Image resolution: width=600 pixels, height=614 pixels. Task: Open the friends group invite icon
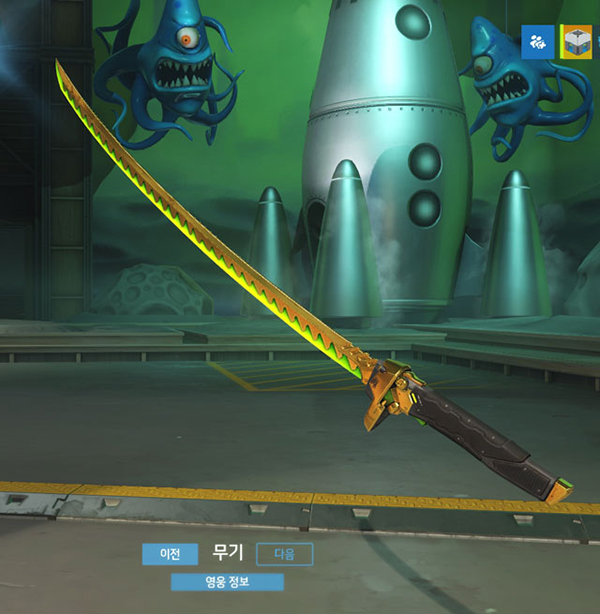[538, 41]
